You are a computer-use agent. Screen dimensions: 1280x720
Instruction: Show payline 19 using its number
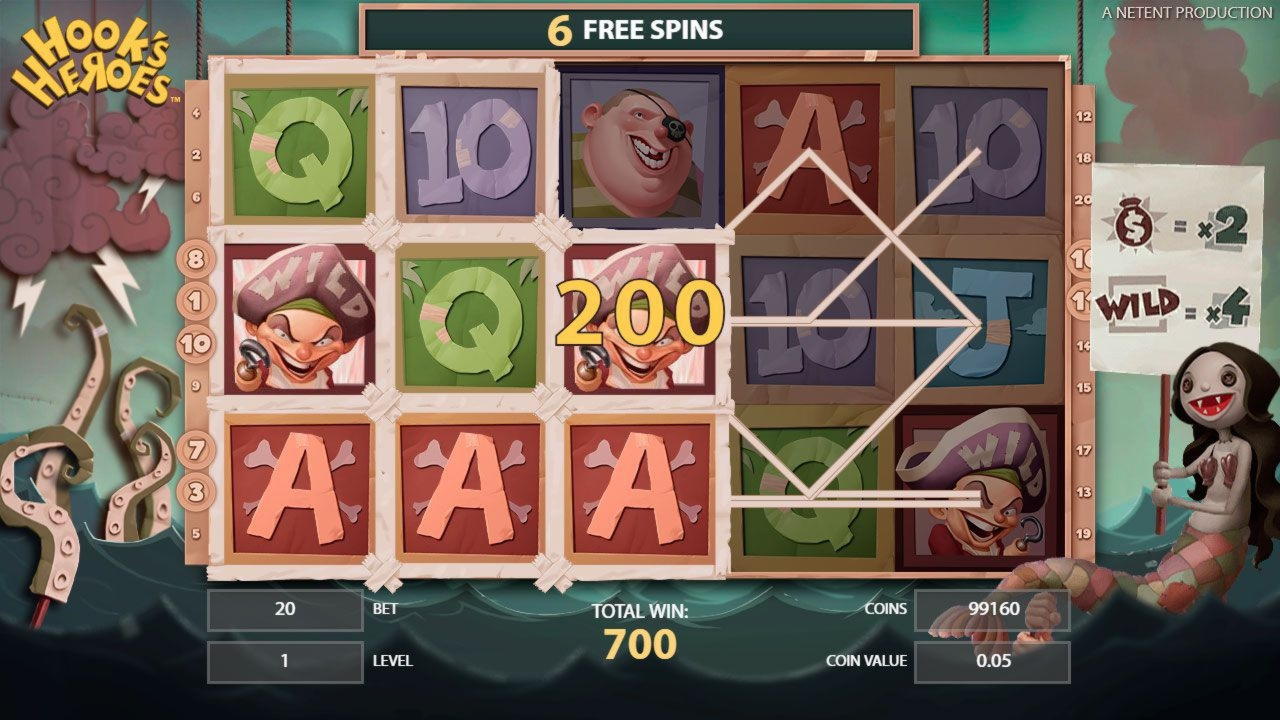coord(1083,533)
